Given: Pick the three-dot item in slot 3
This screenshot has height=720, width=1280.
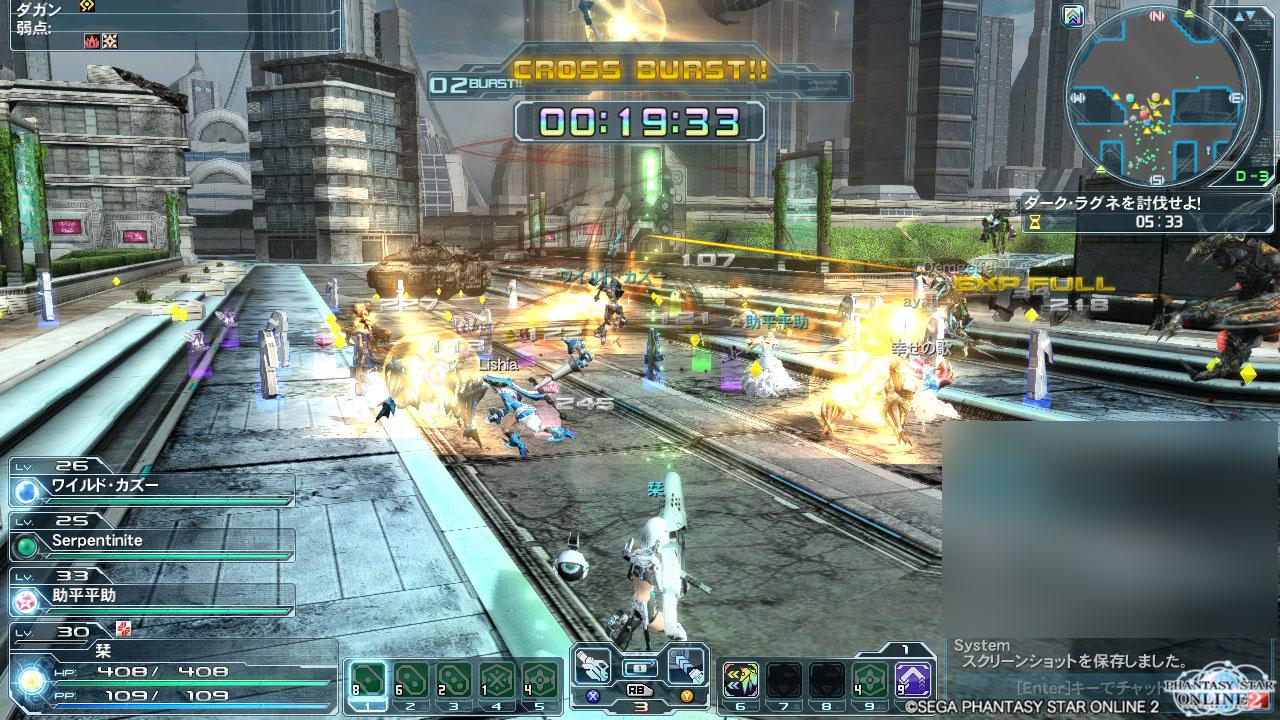Looking at the screenshot, I should [454, 681].
